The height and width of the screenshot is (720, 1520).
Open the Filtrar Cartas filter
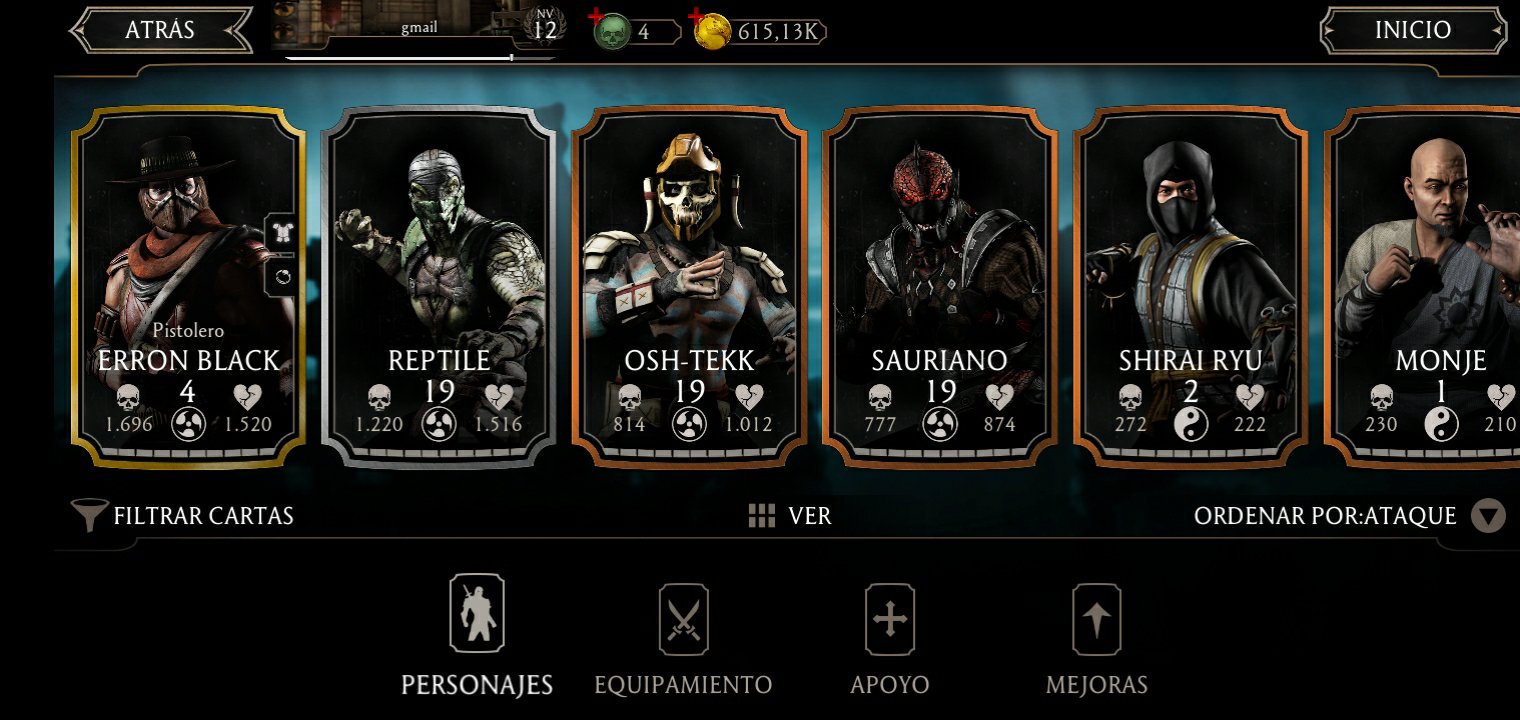click(183, 516)
